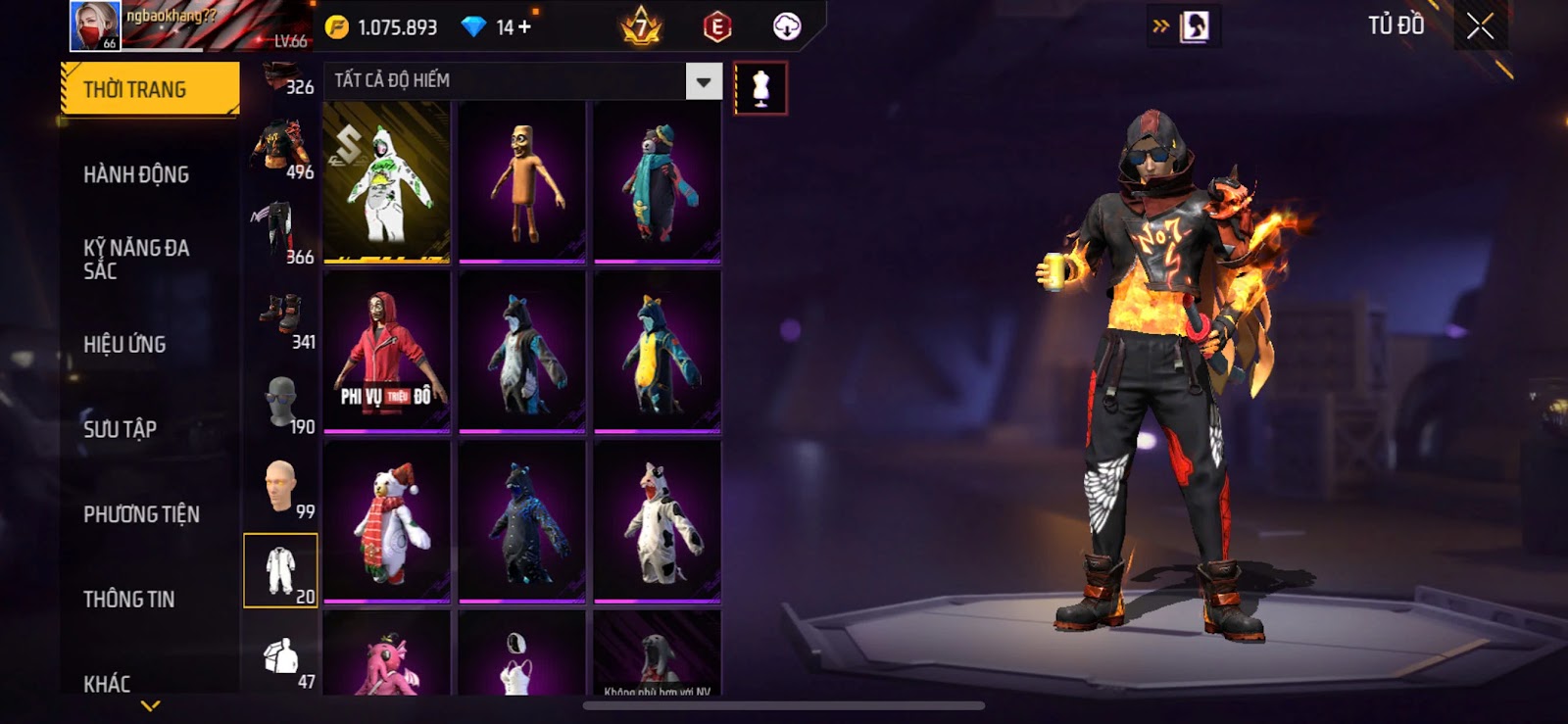Open the Thông Tin tab

[128, 599]
